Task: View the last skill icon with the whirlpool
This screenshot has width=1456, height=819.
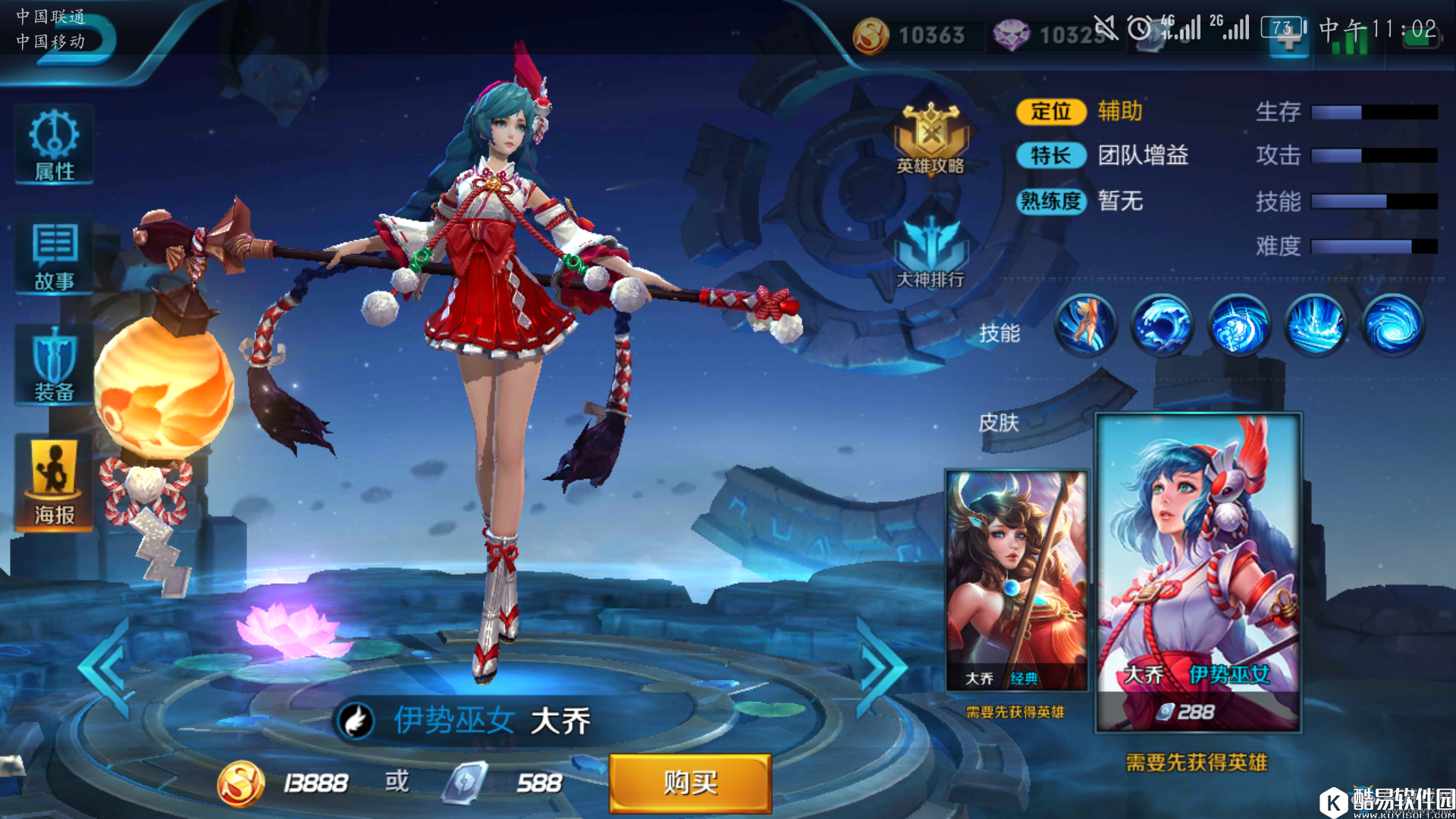Action: 1392,325
